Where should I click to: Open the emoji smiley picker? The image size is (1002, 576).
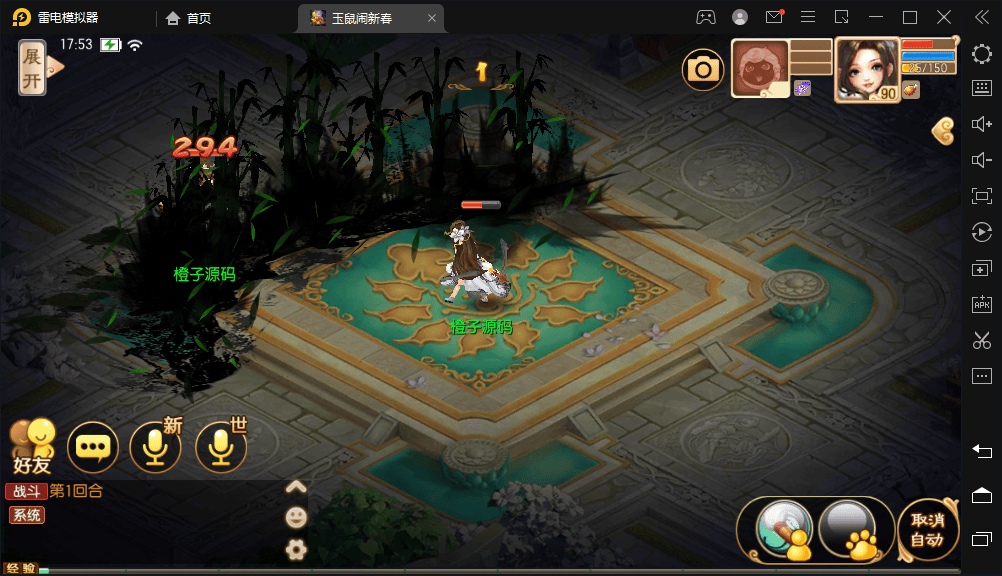pyautogui.click(x=295, y=517)
